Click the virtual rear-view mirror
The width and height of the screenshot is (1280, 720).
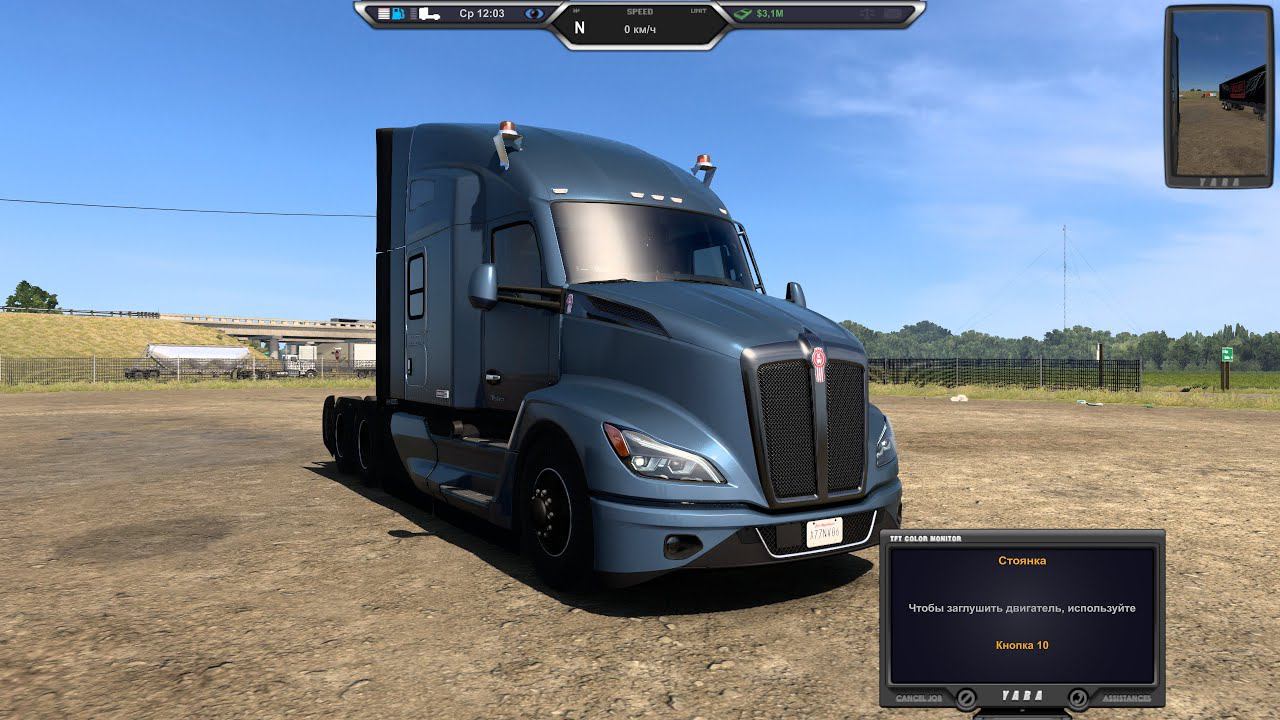coord(1219,94)
